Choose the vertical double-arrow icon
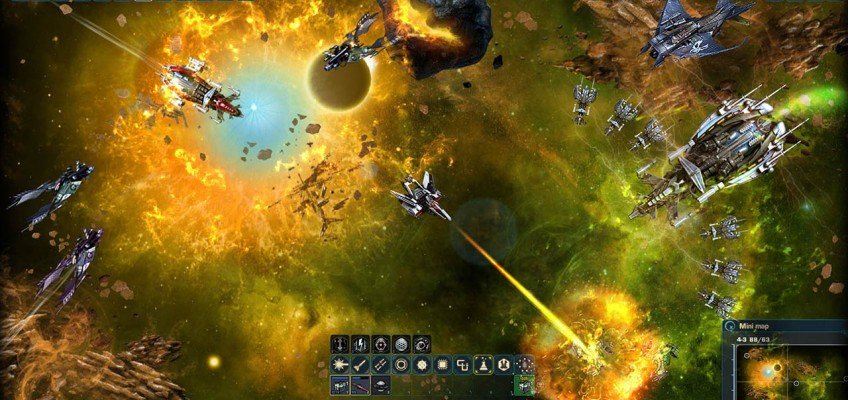The height and width of the screenshot is (400, 848). point(340,344)
